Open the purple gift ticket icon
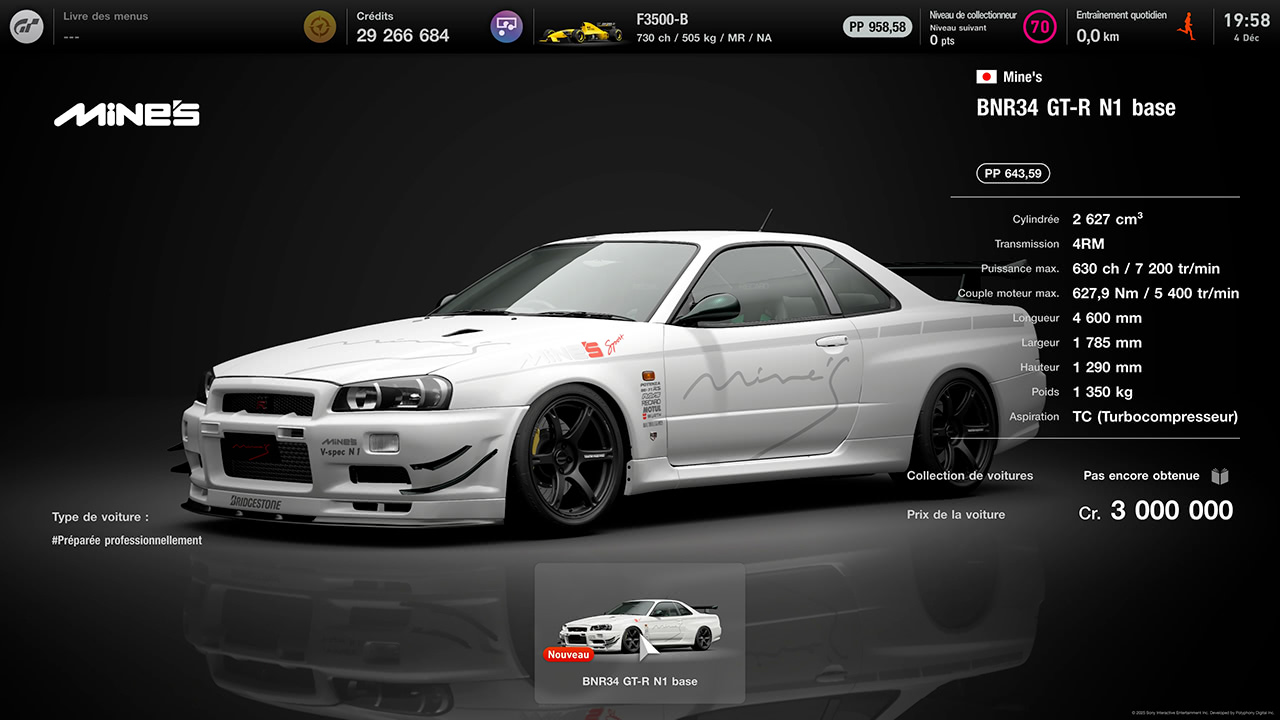This screenshot has width=1280, height=720. tap(506, 26)
